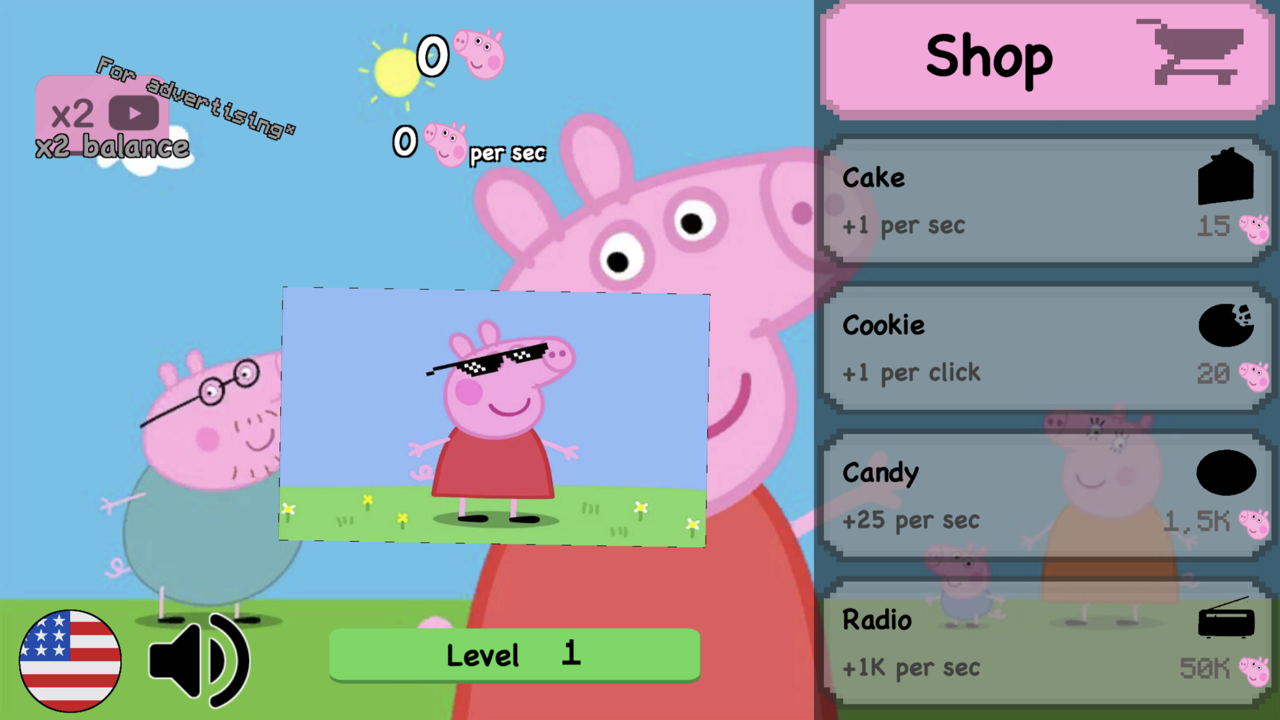Image resolution: width=1280 pixels, height=720 pixels.
Task: Click the balance counter showing zero
Action: (x=432, y=57)
